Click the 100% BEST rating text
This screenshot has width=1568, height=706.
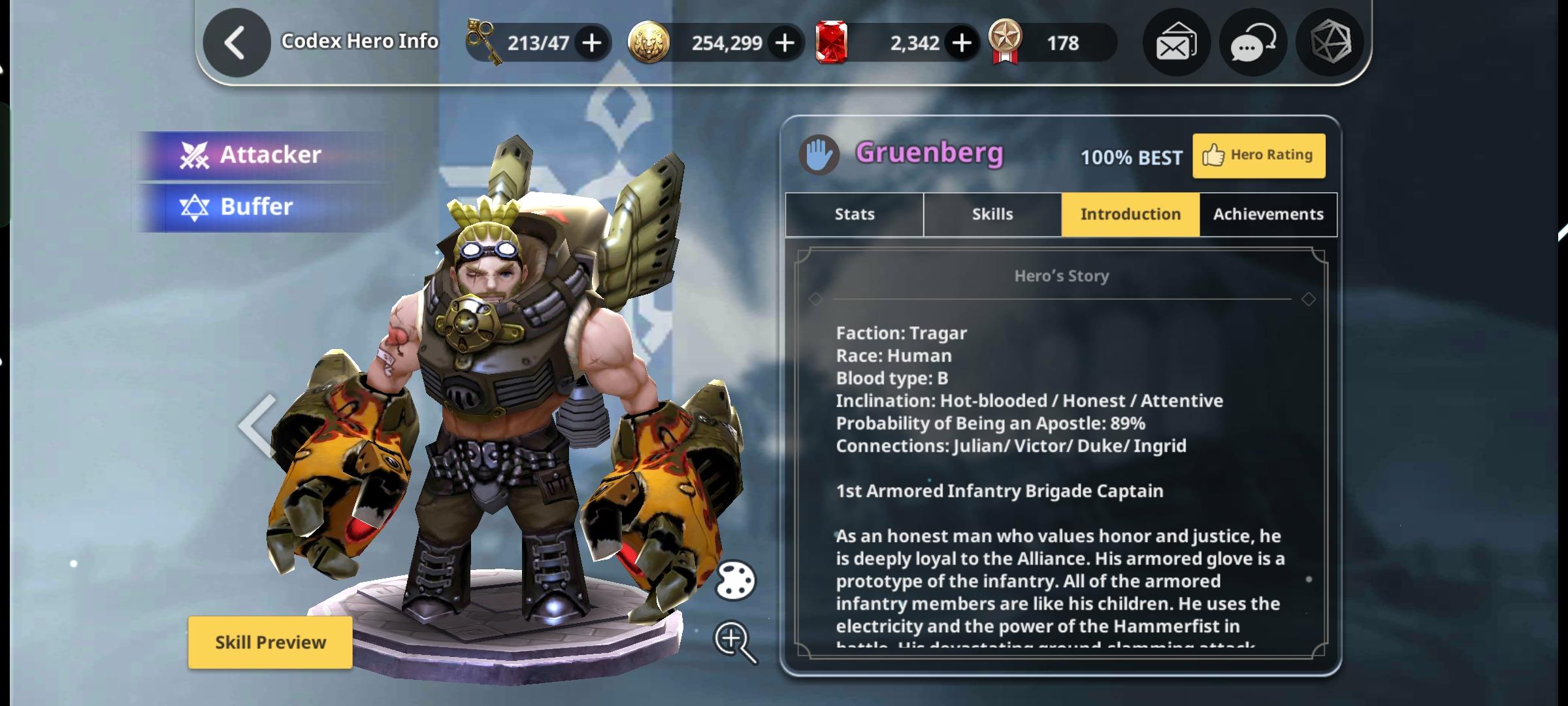(x=1130, y=157)
